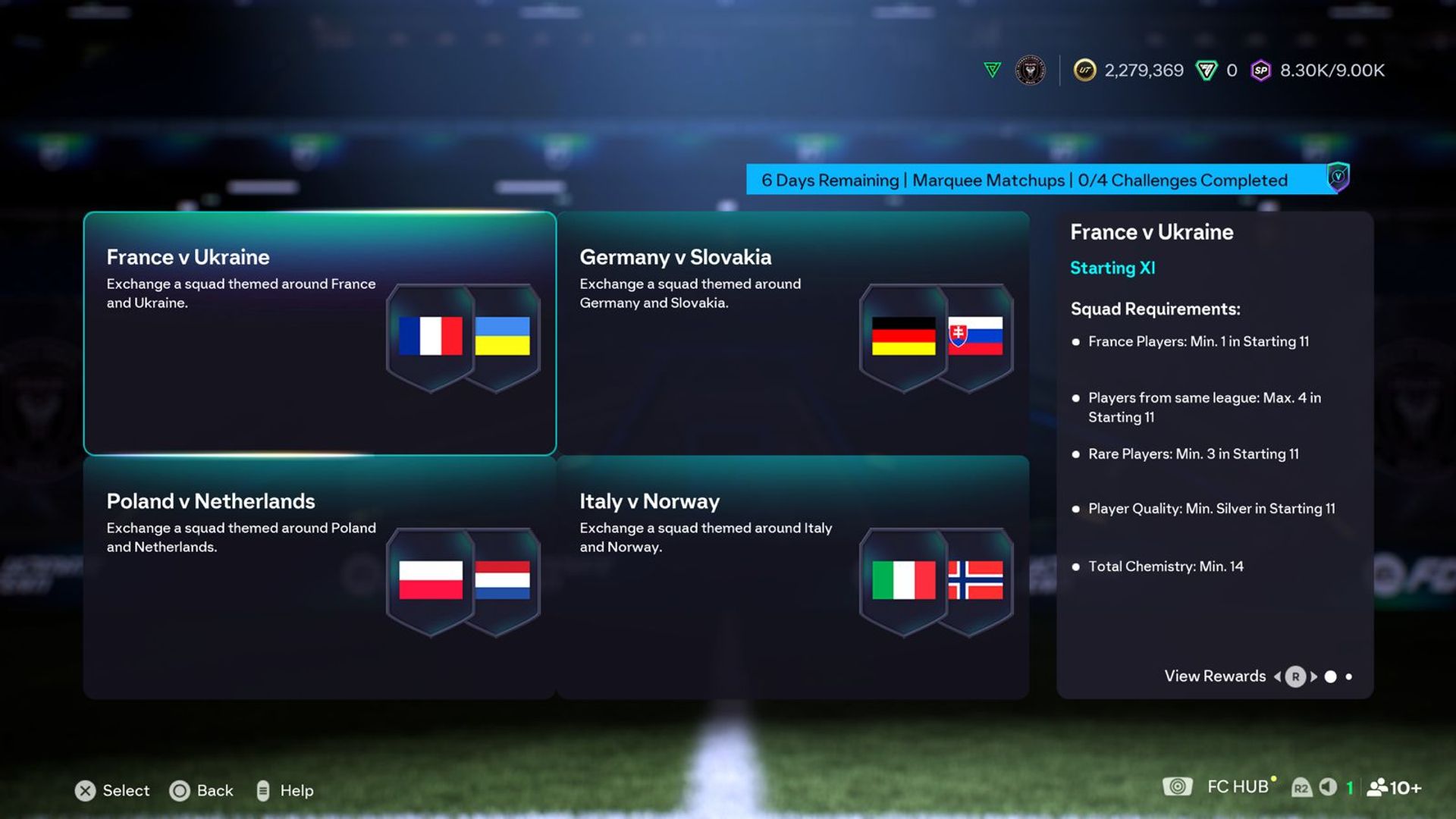The width and height of the screenshot is (1456, 819).
Task: Click the FC HUB camera icon
Action: (x=1178, y=786)
